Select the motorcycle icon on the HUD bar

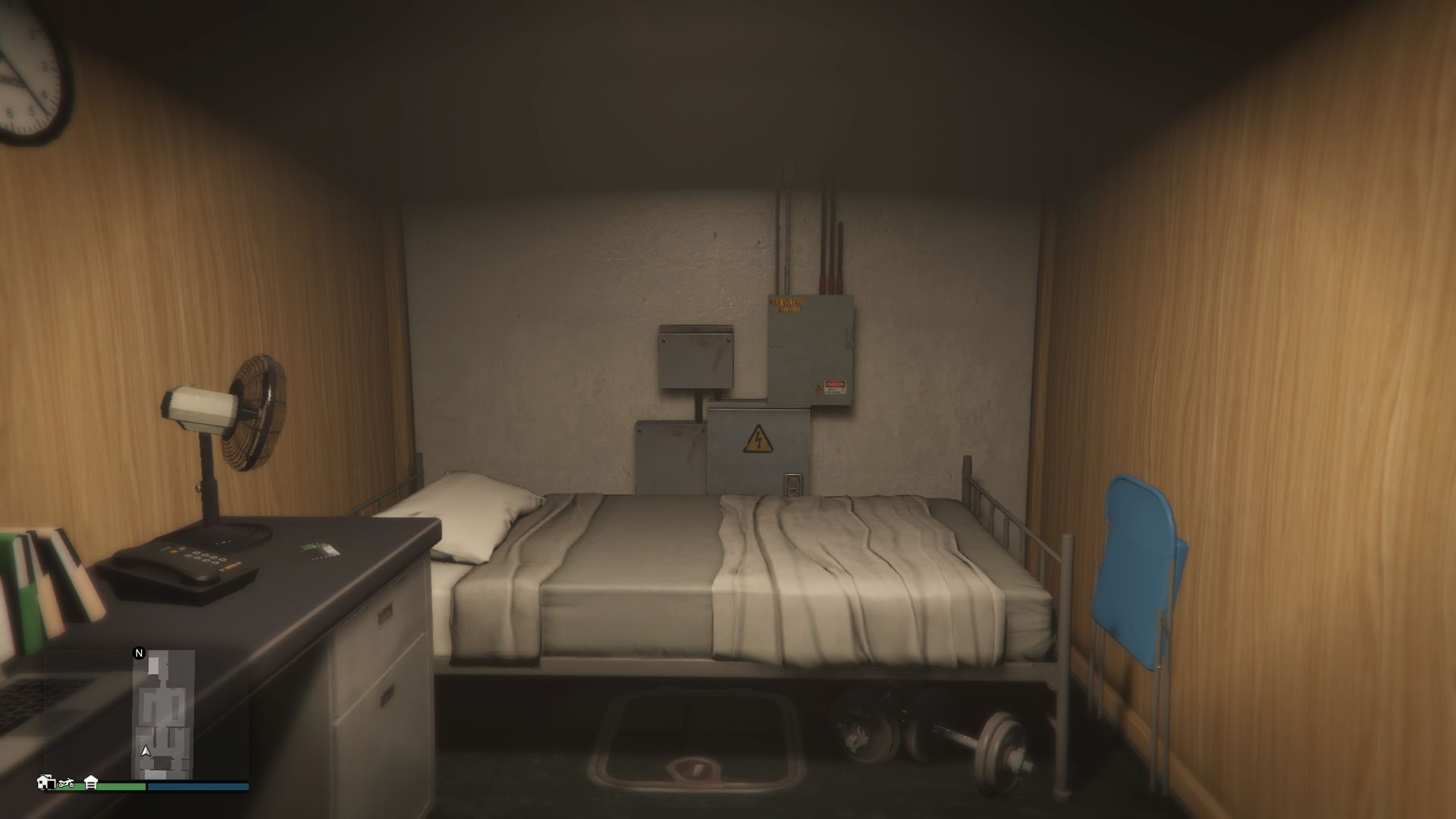point(67,783)
